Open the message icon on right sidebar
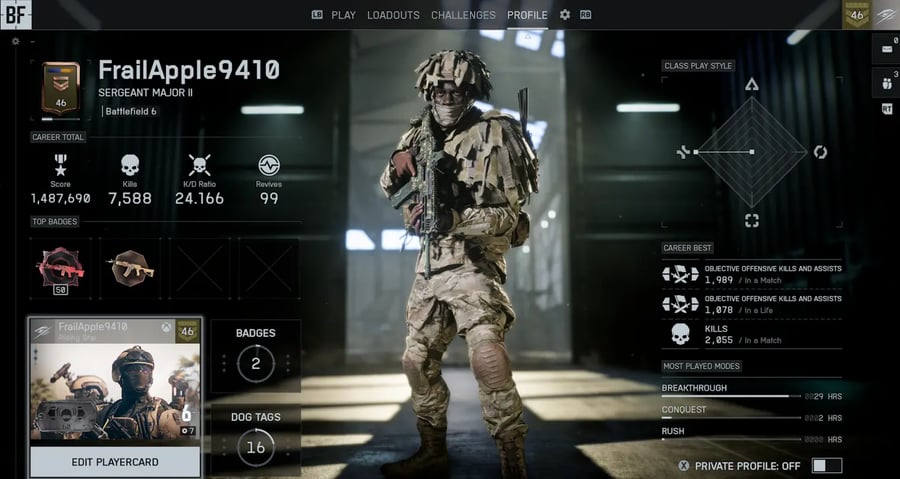This screenshot has width=900, height=479. coord(886,47)
